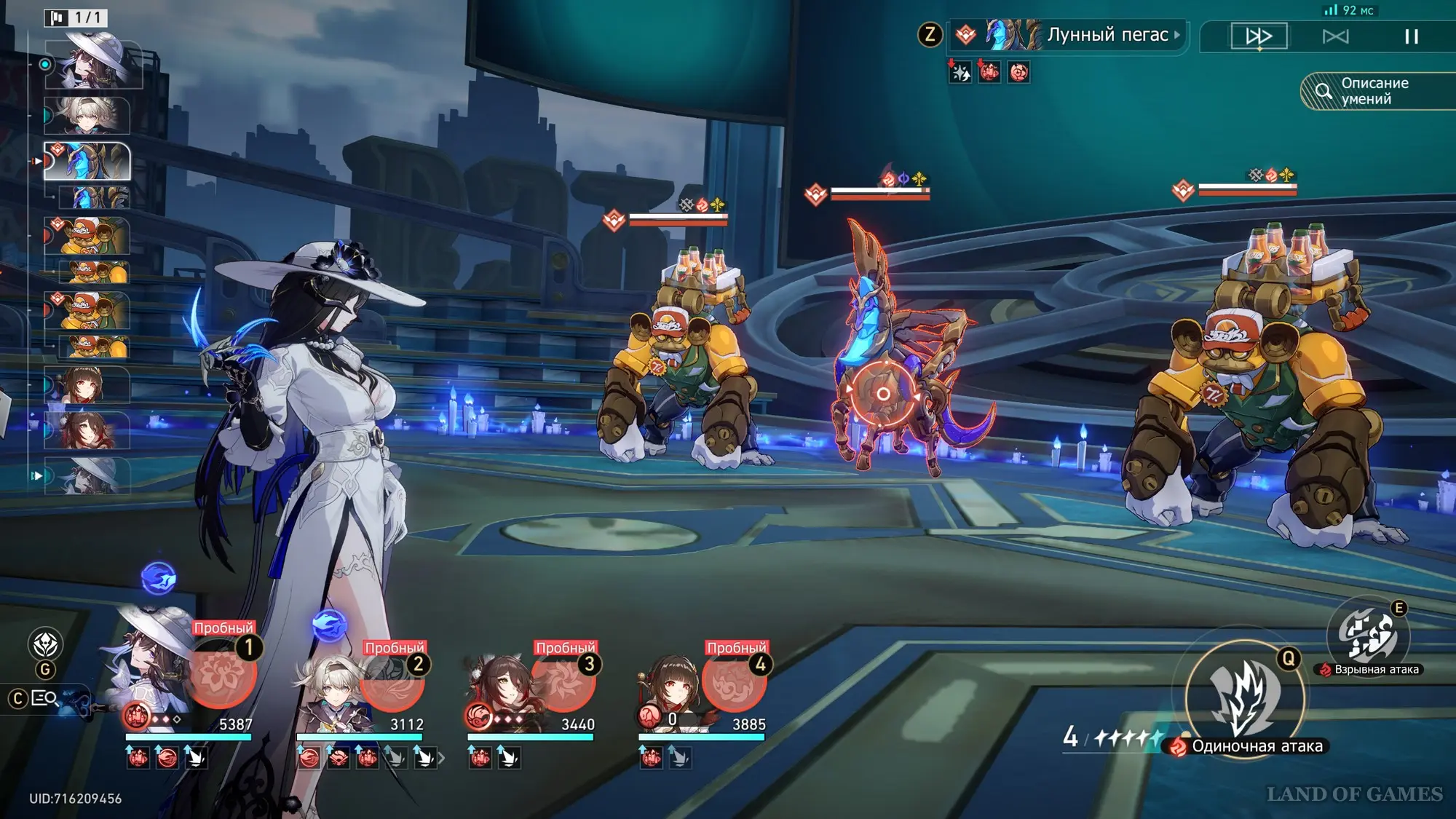This screenshot has width=1456, height=819.
Task: Select the highlighted pegasus turn order portrait
Action: pyautogui.click(x=87, y=160)
